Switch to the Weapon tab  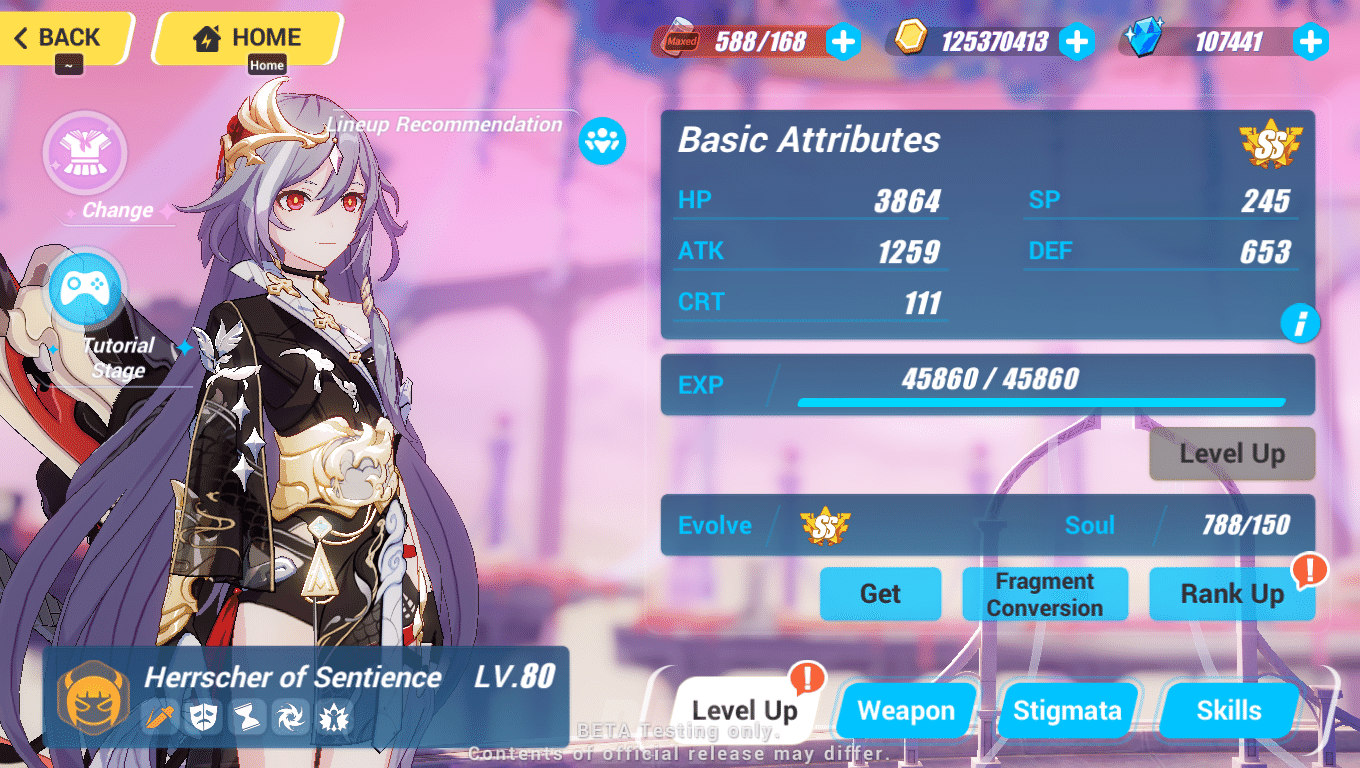click(905, 710)
